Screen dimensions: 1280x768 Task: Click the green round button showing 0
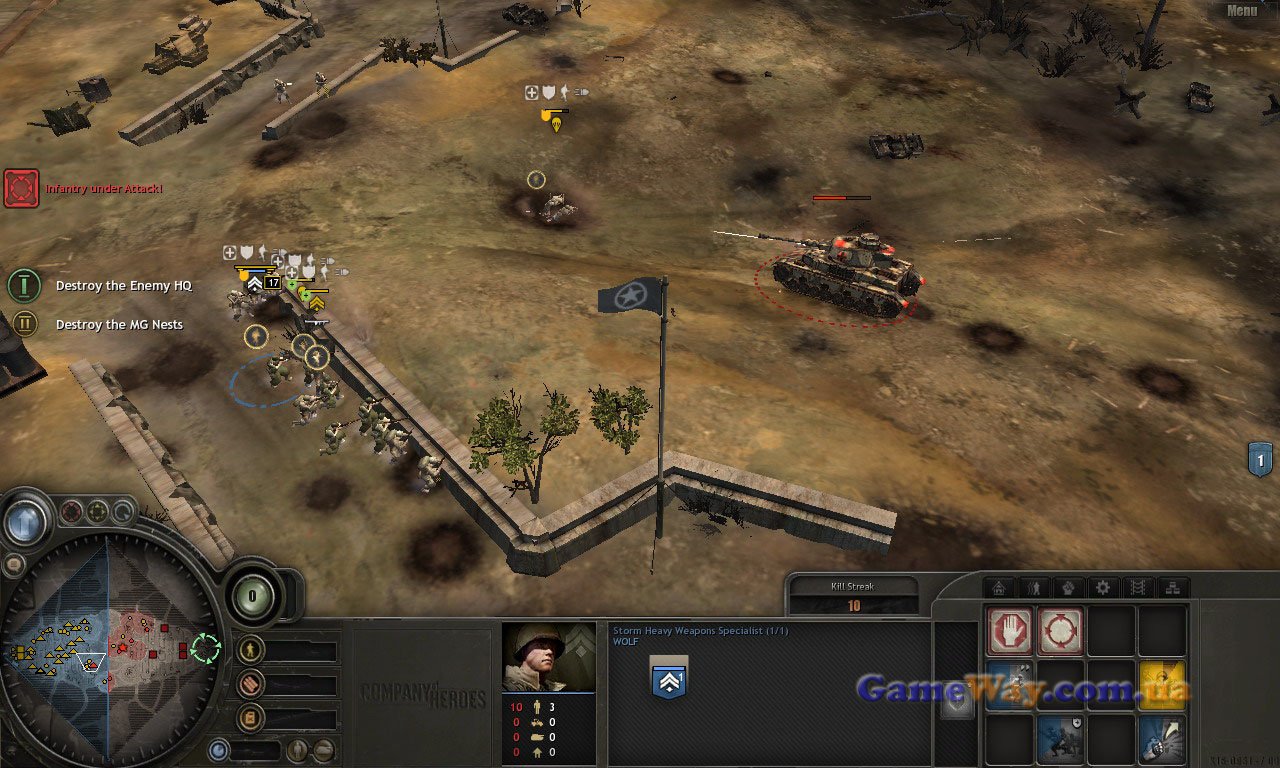coord(252,597)
